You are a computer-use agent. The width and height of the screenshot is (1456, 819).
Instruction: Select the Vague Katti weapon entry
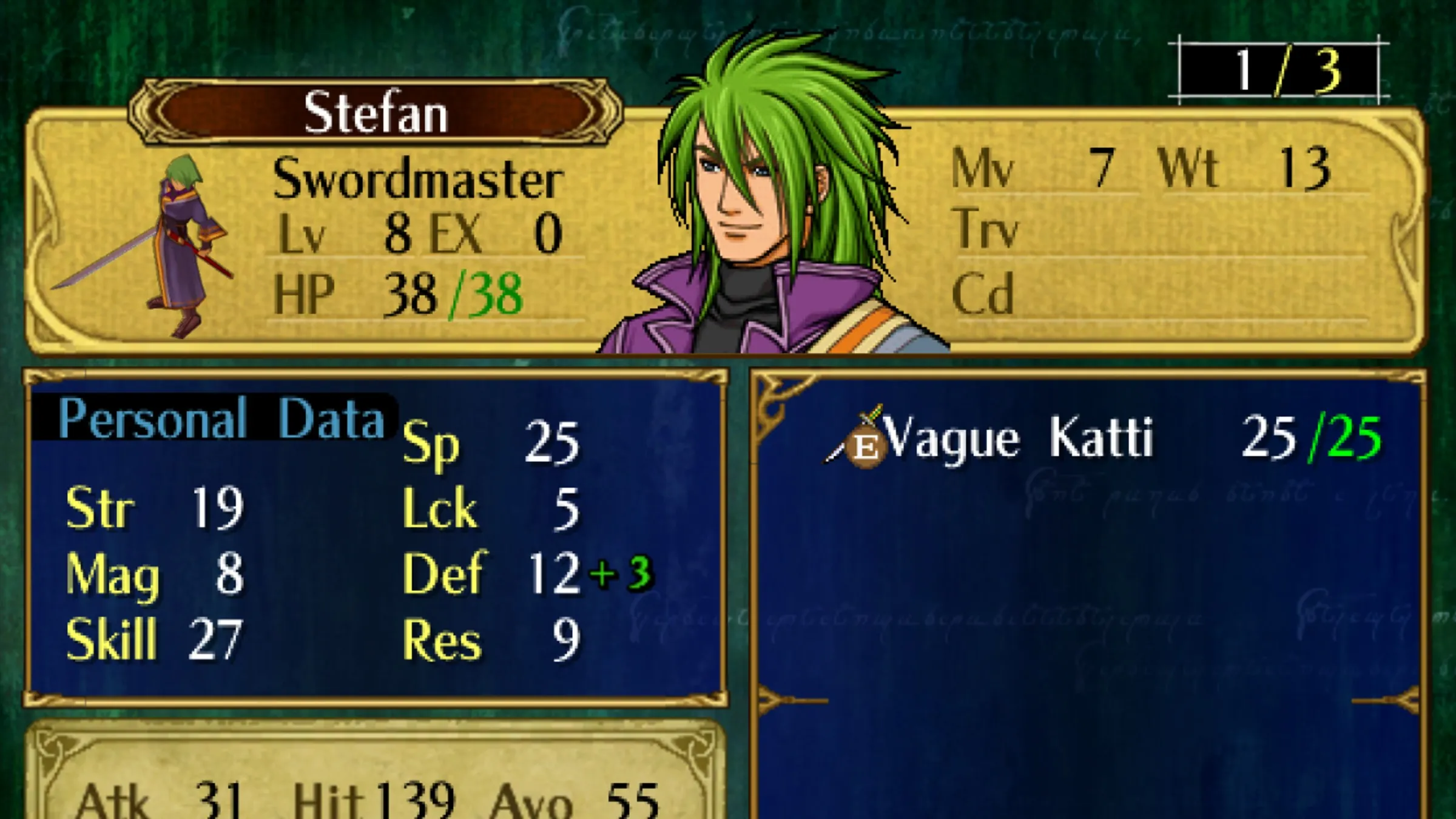pyautogui.click(x=1019, y=439)
